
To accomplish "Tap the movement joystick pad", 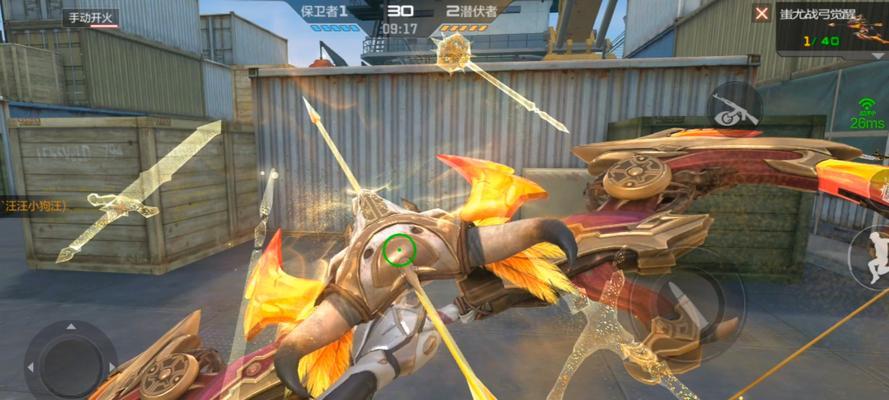I will [x=70, y=357].
